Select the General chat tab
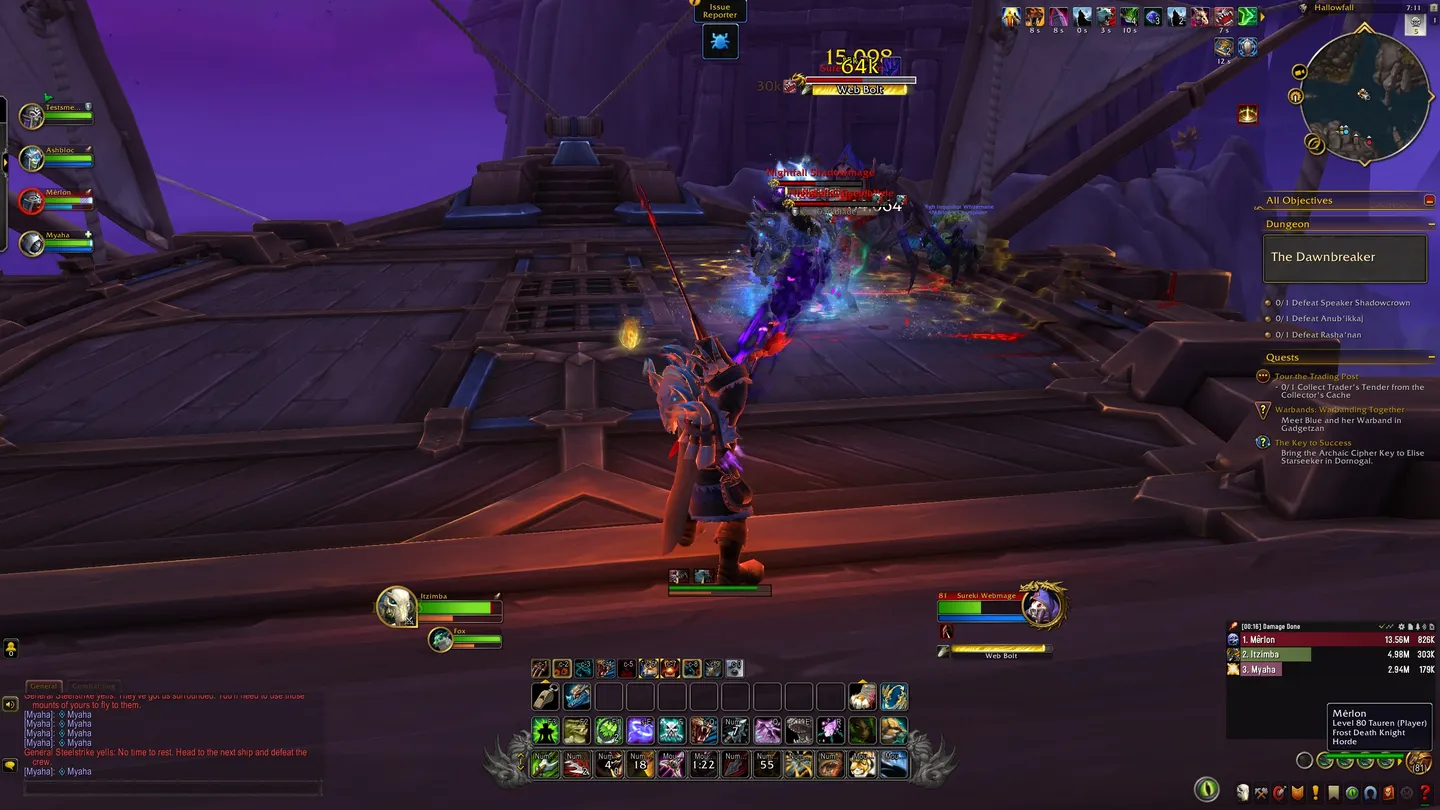 44,686
